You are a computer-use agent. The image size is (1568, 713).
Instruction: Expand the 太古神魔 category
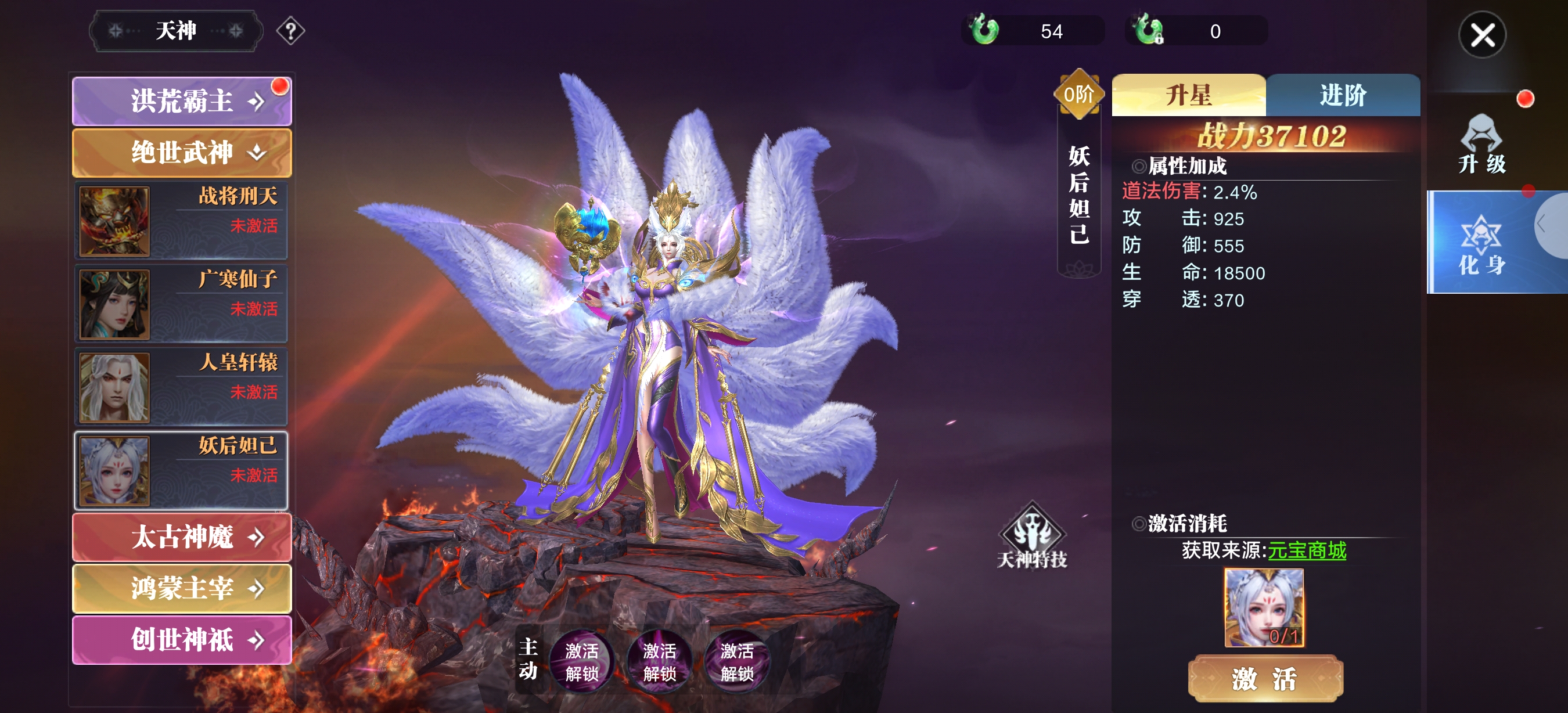click(181, 537)
